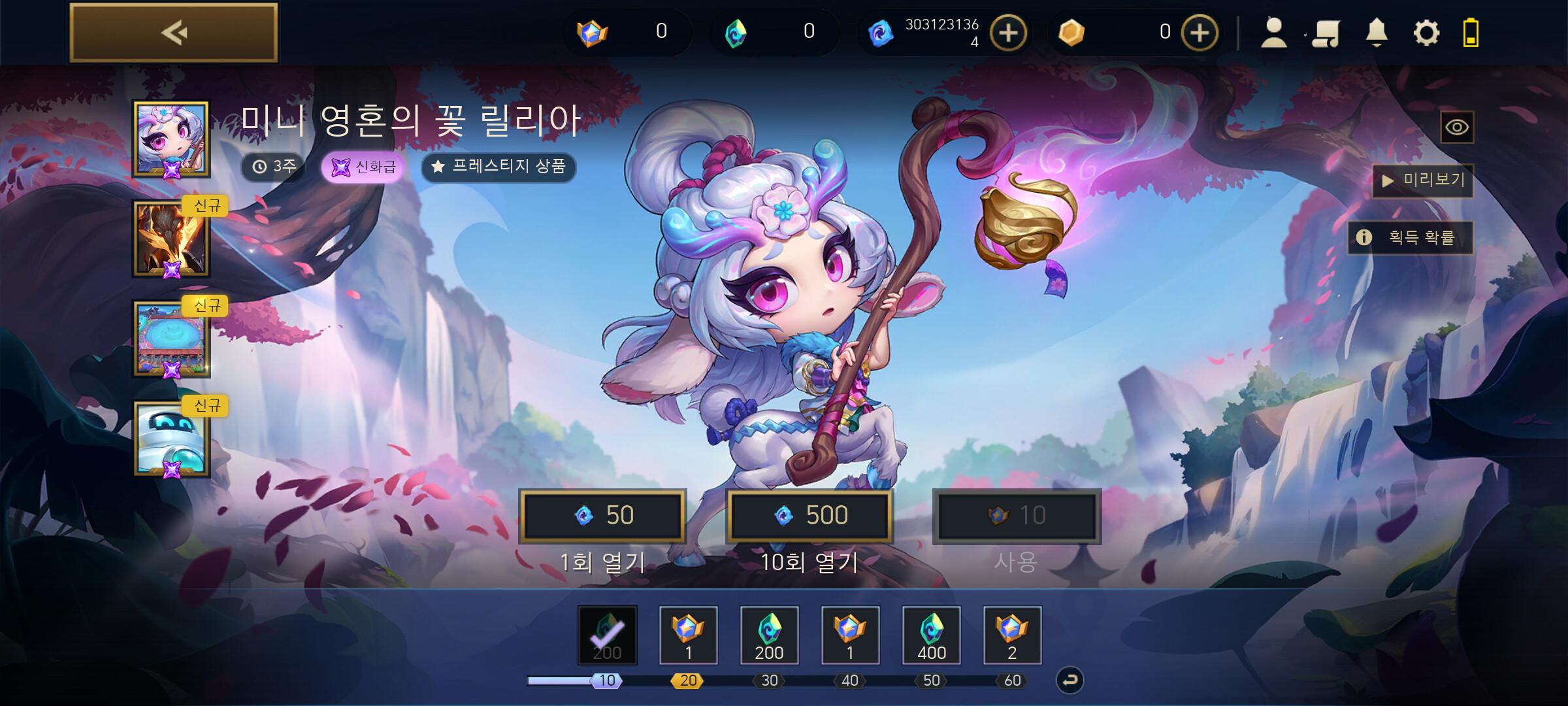Open the player profile icon
Viewport: 1568px width, 706px height.
pyautogui.click(x=1273, y=33)
